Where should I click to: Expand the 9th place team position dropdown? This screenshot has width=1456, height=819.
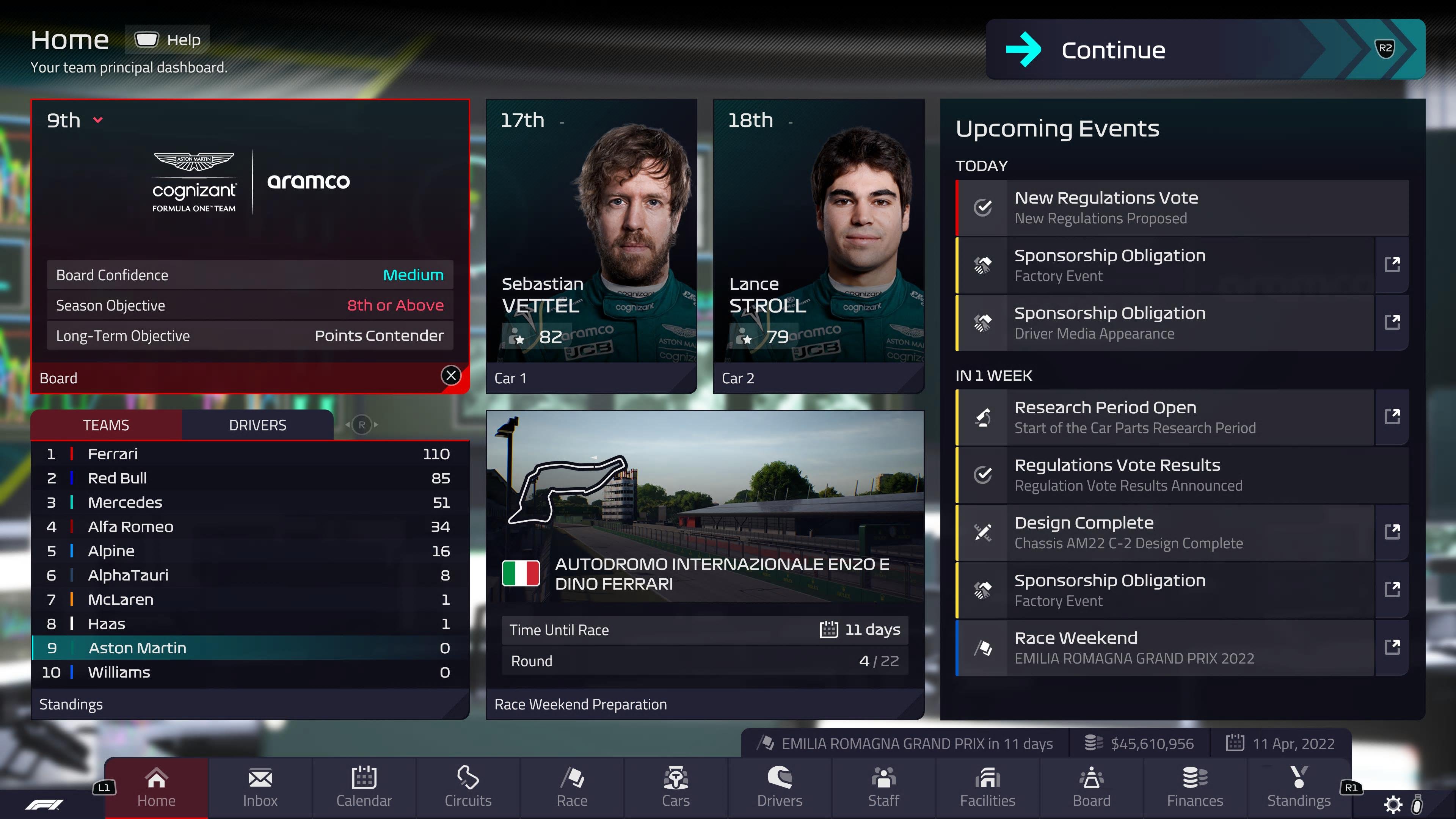coord(97,120)
